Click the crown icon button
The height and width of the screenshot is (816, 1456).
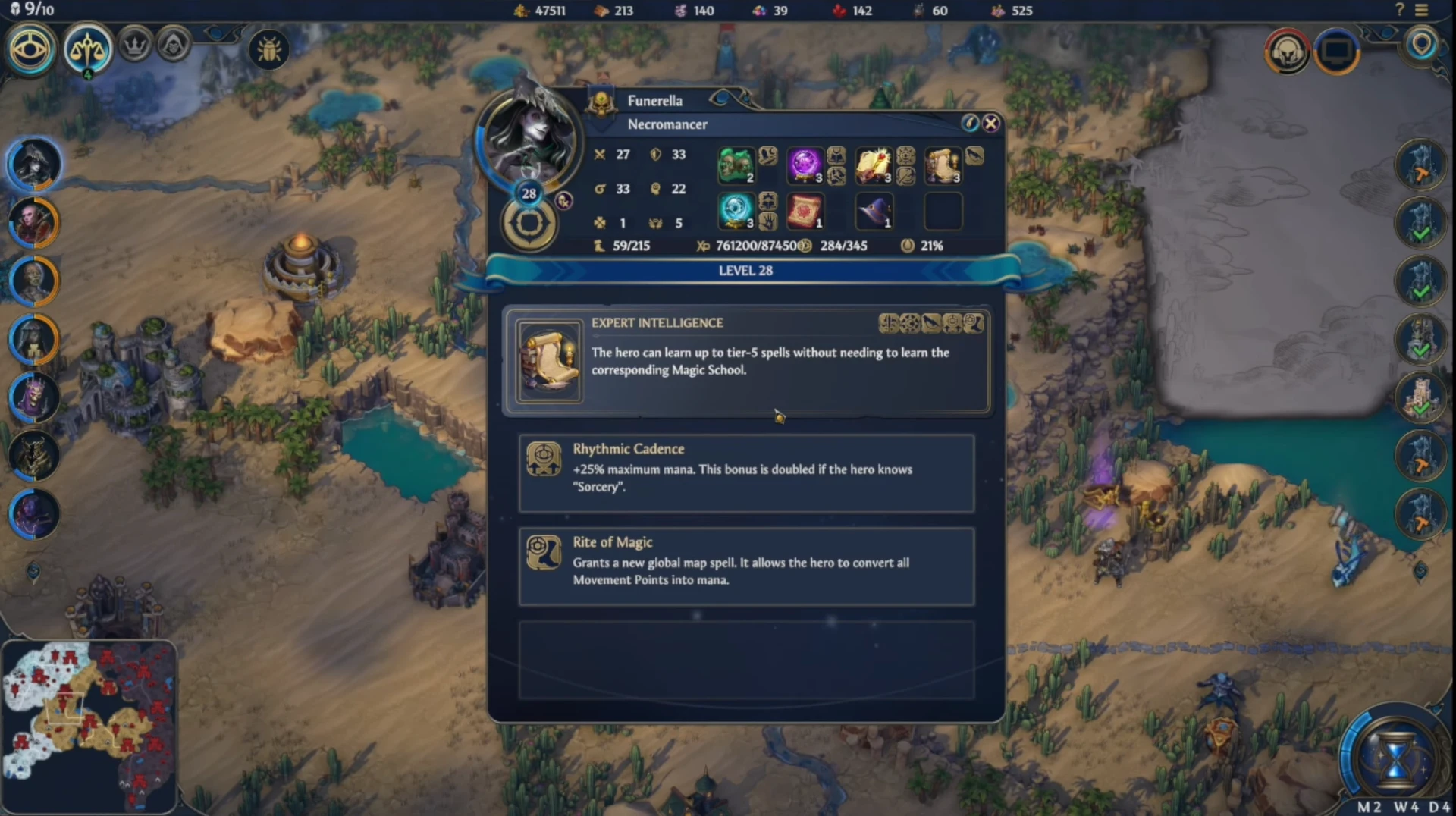136,46
